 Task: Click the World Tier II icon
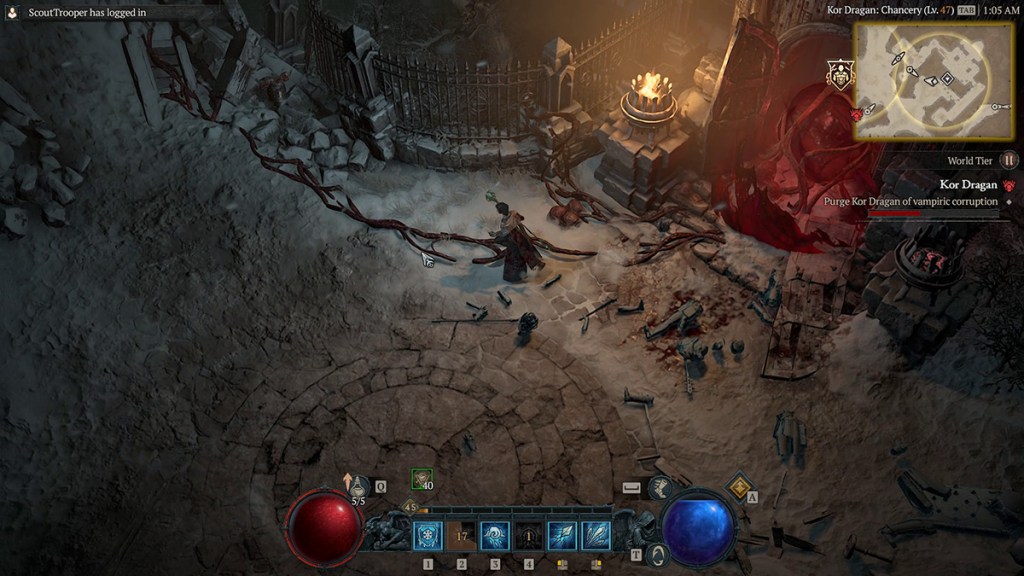[x=1009, y=160]
